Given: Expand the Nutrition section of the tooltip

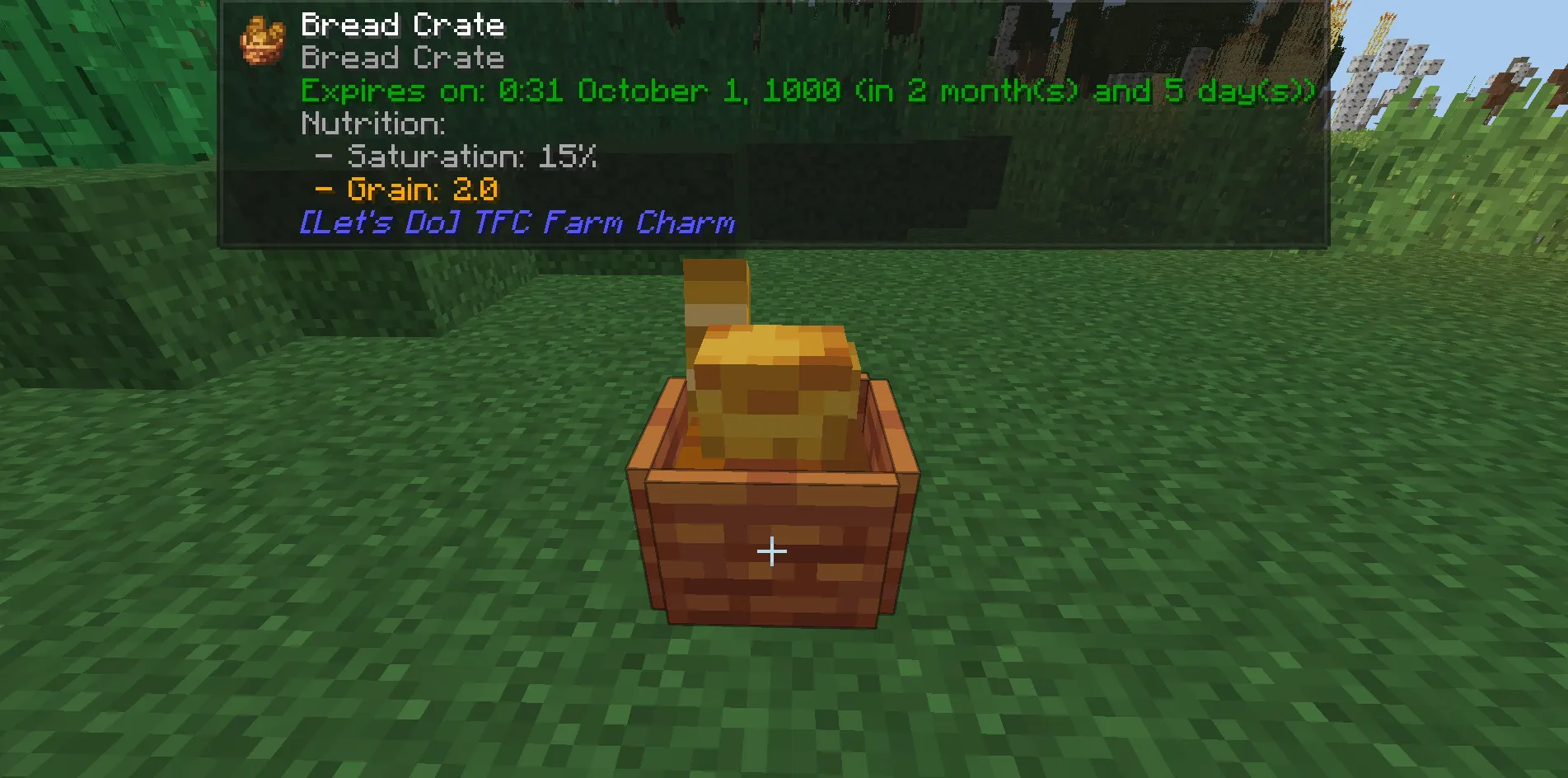Looking at the screenshot, I should 372,124.
